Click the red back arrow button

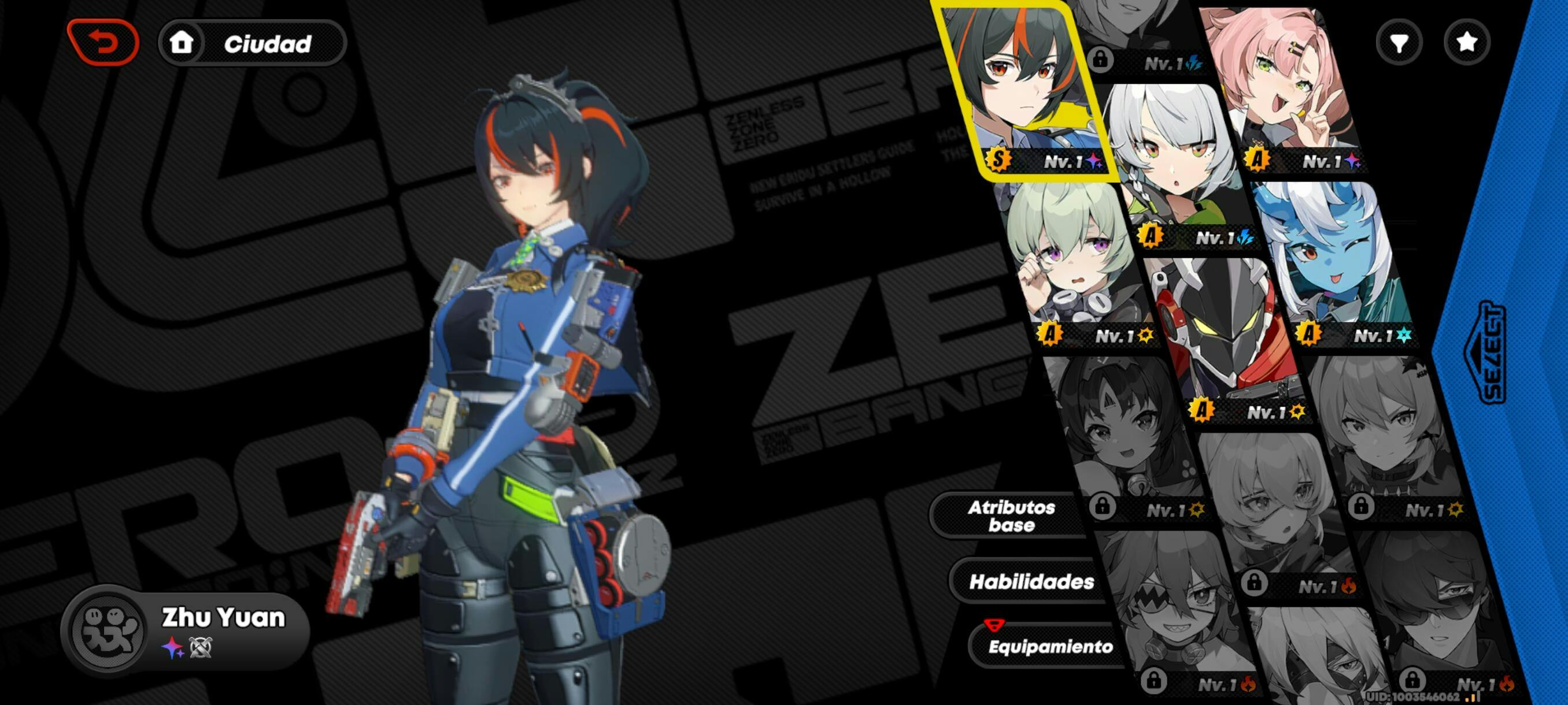click(x=103, y=43)
